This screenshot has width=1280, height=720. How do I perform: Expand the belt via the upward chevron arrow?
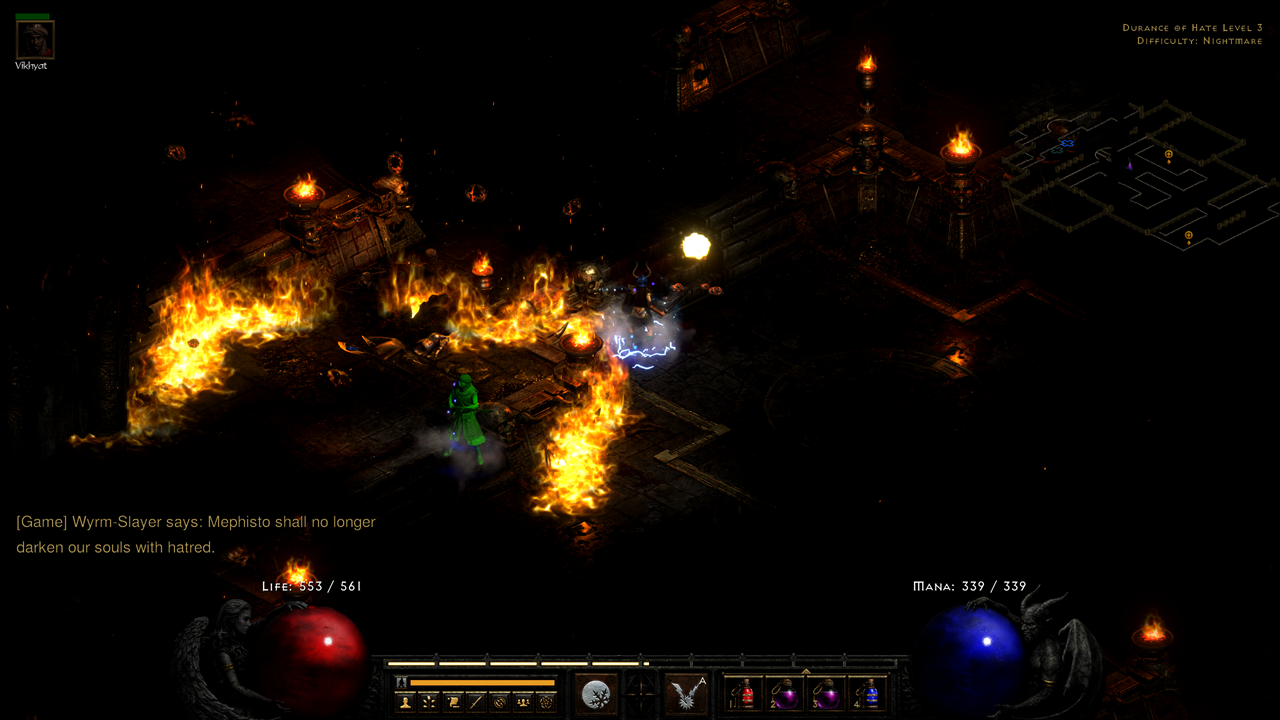coord(806,671)
